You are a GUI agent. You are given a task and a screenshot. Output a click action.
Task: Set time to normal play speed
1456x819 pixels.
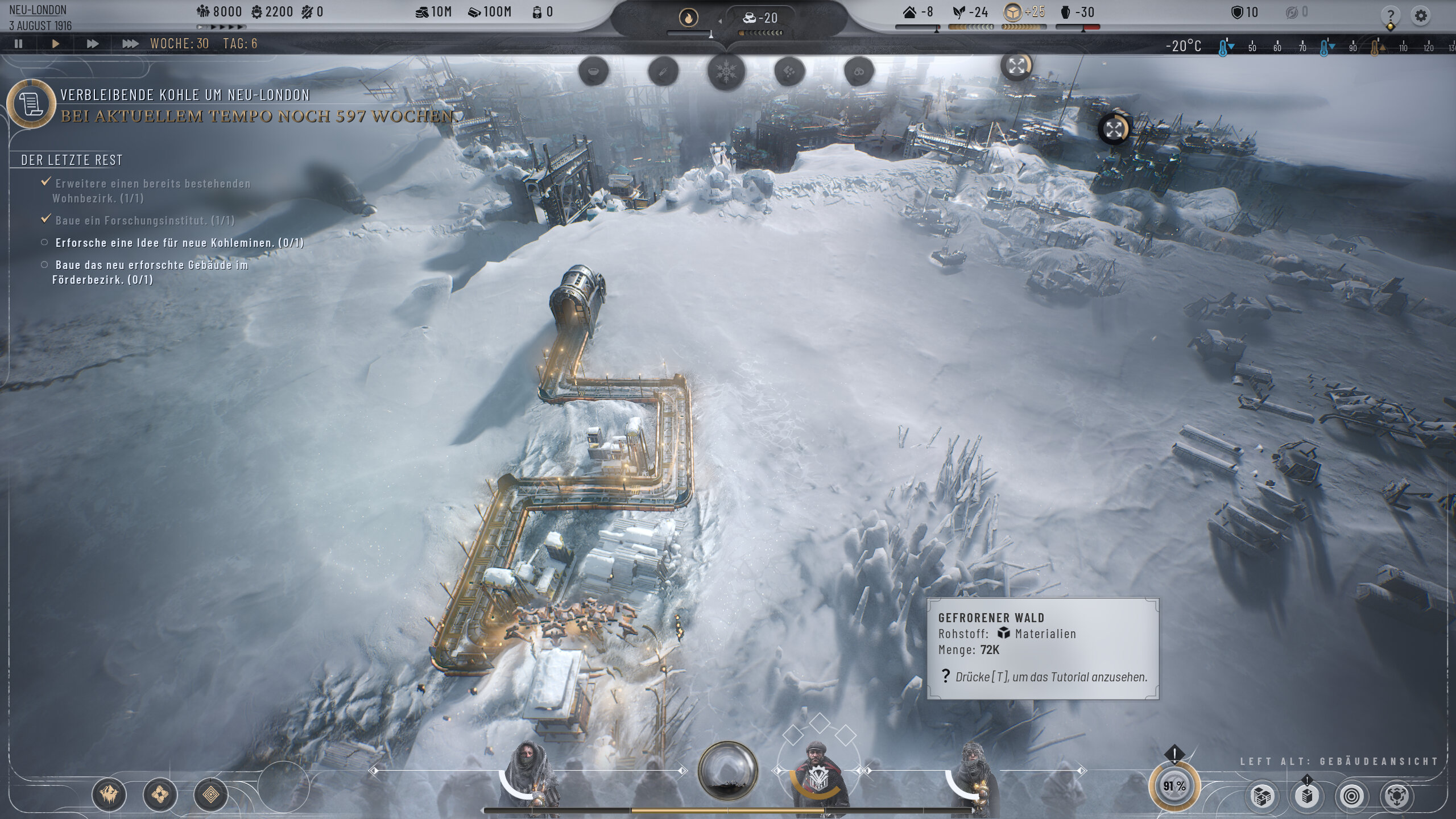[x=55, y=43]
